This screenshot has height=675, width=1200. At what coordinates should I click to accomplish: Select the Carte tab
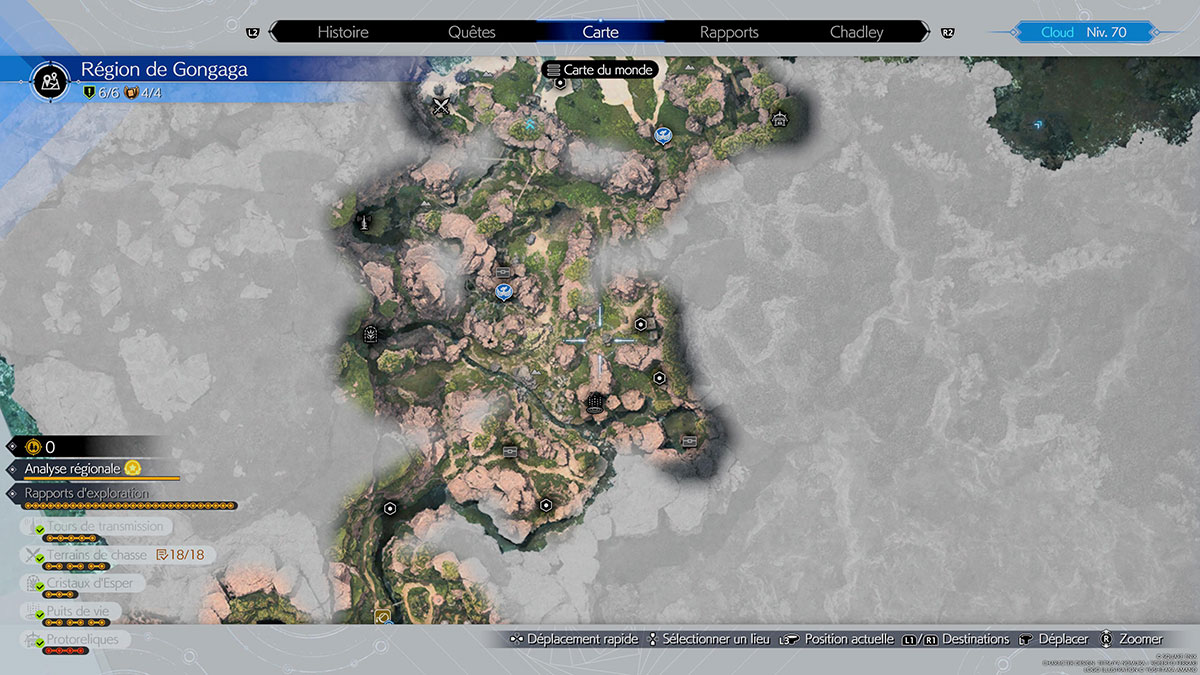tap(600, 32)
